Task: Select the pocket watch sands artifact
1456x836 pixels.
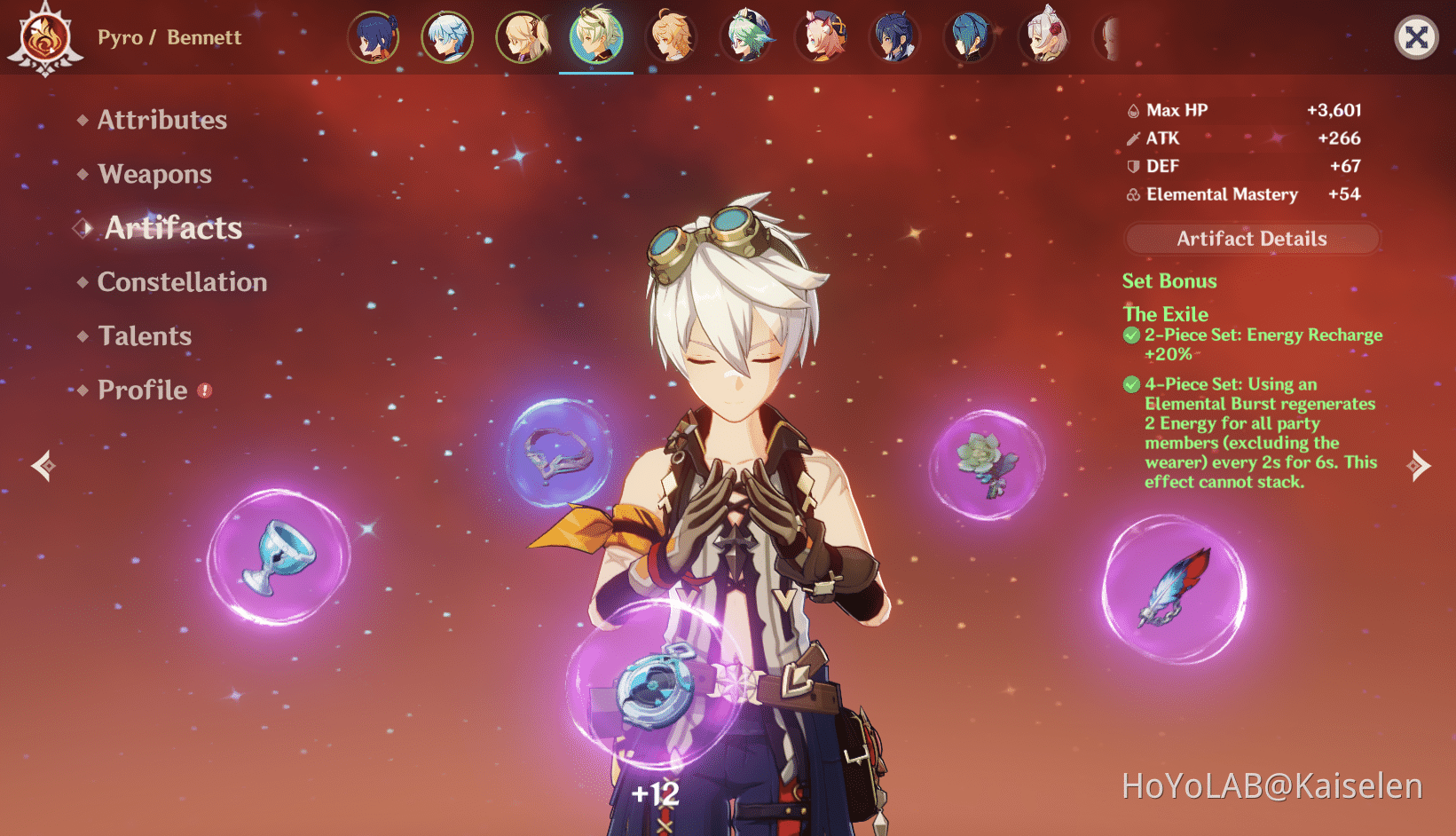Action: [x=655, y=685]
